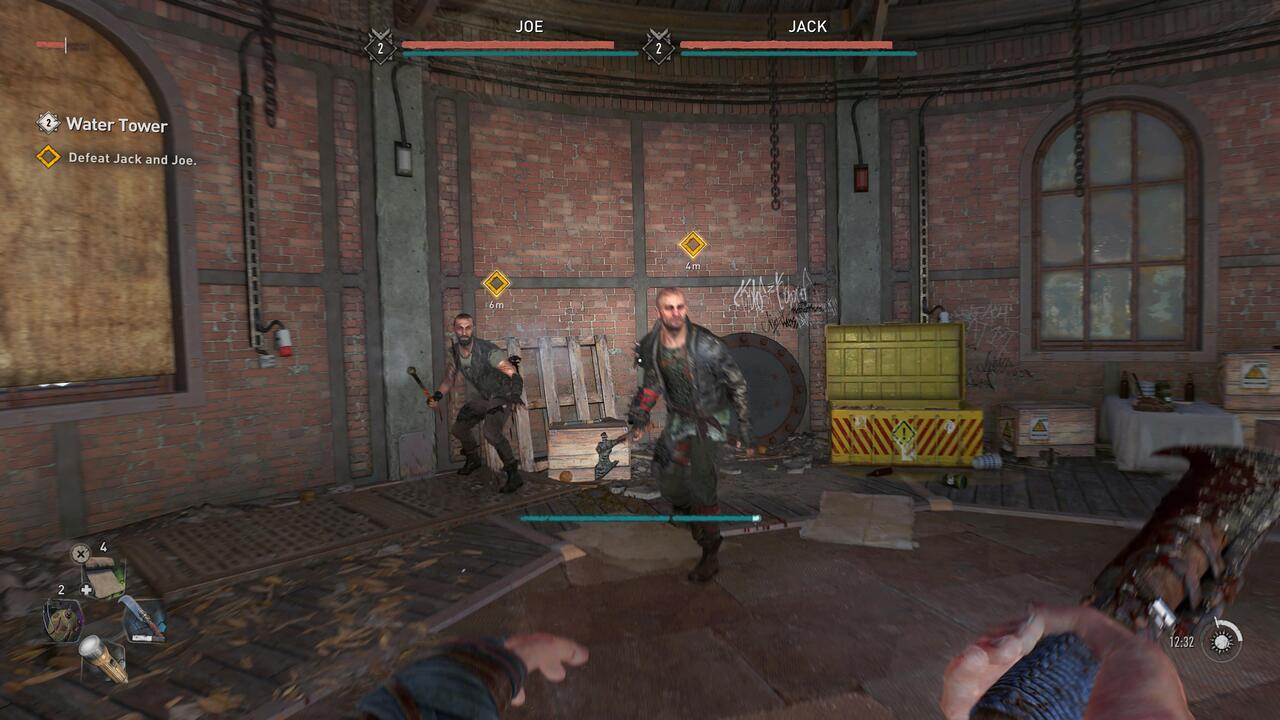Toggle the plus symbol under the bandage count

[x=87, y=589]
